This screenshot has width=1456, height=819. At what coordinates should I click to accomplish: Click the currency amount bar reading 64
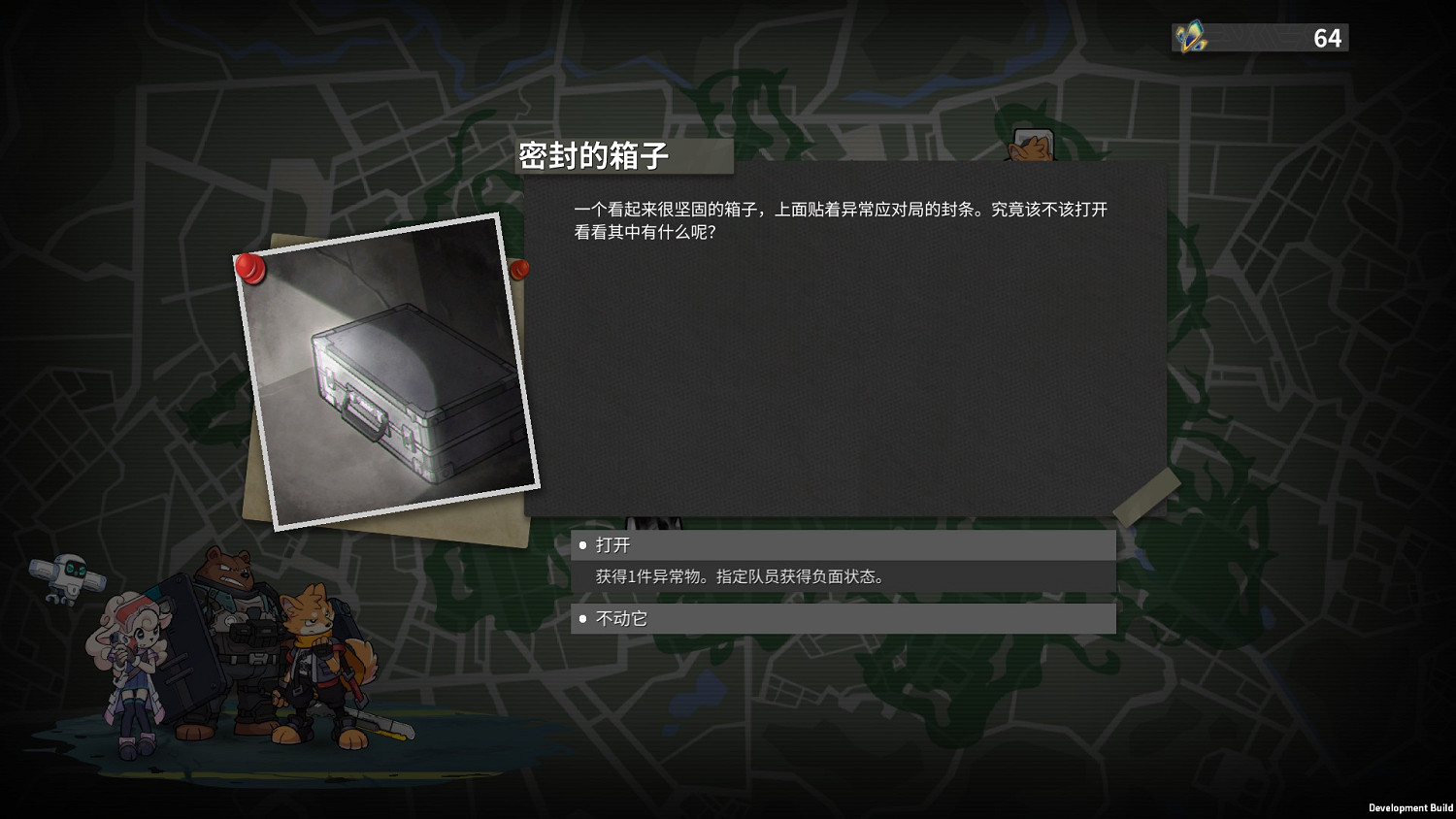pyautogui.click(x=1262, y=38)
